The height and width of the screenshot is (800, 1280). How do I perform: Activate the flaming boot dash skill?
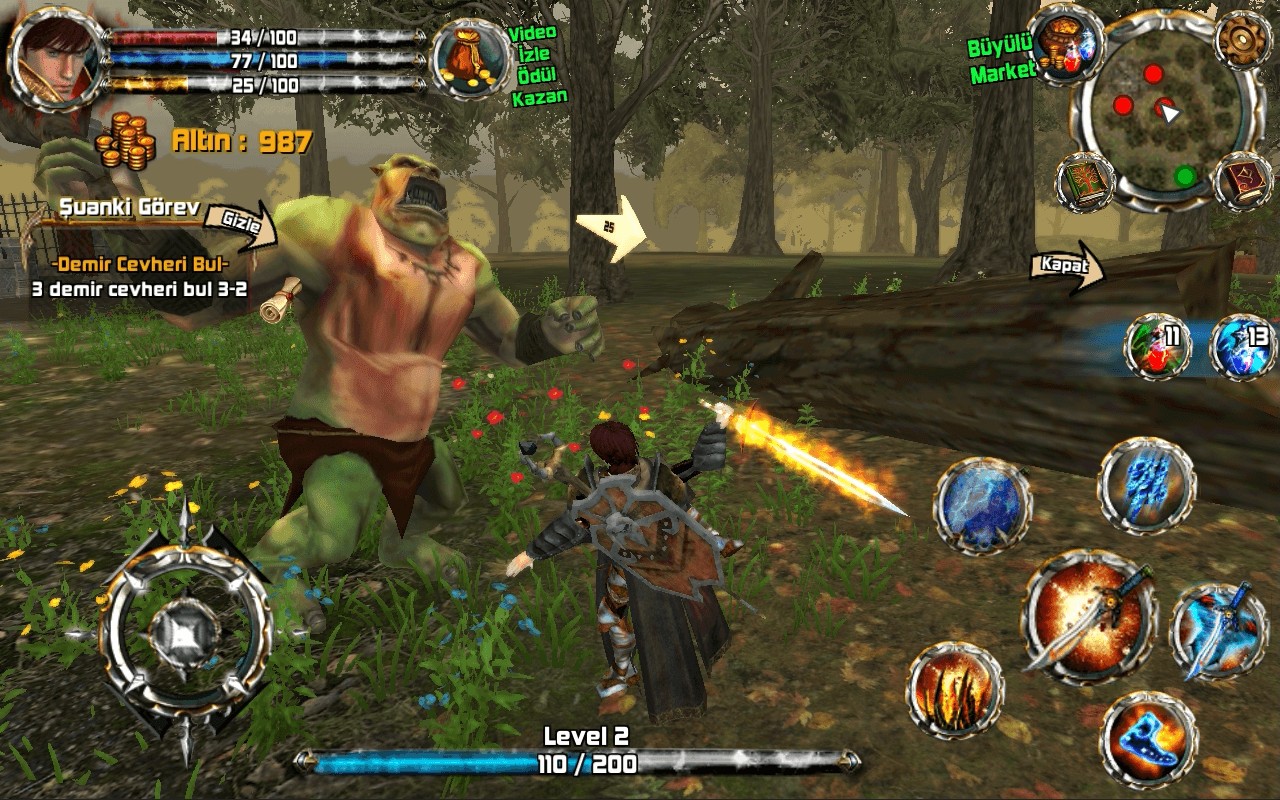click(1149, 740)
